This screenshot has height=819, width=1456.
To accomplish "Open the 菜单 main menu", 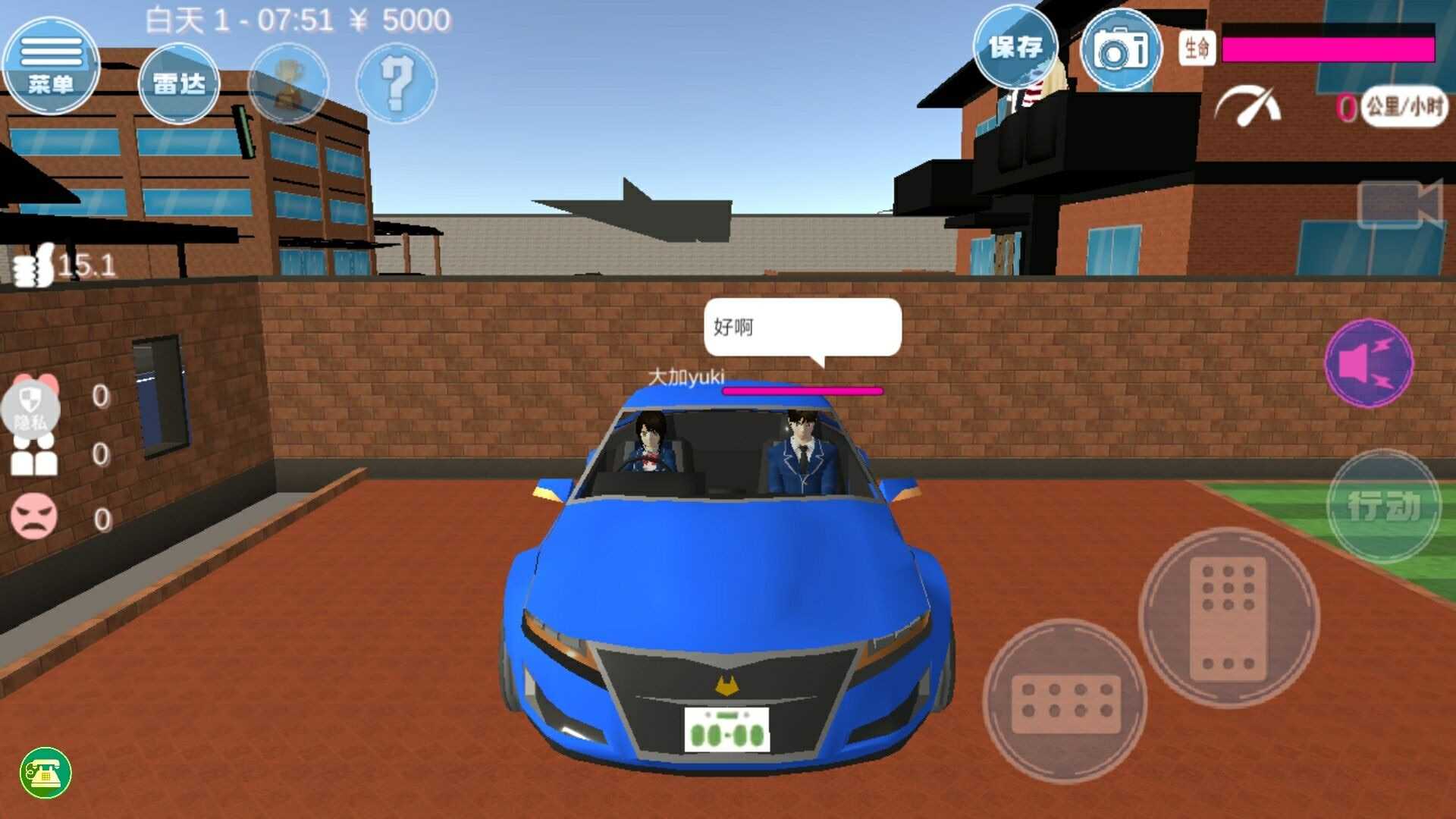I will pos(52,64).
